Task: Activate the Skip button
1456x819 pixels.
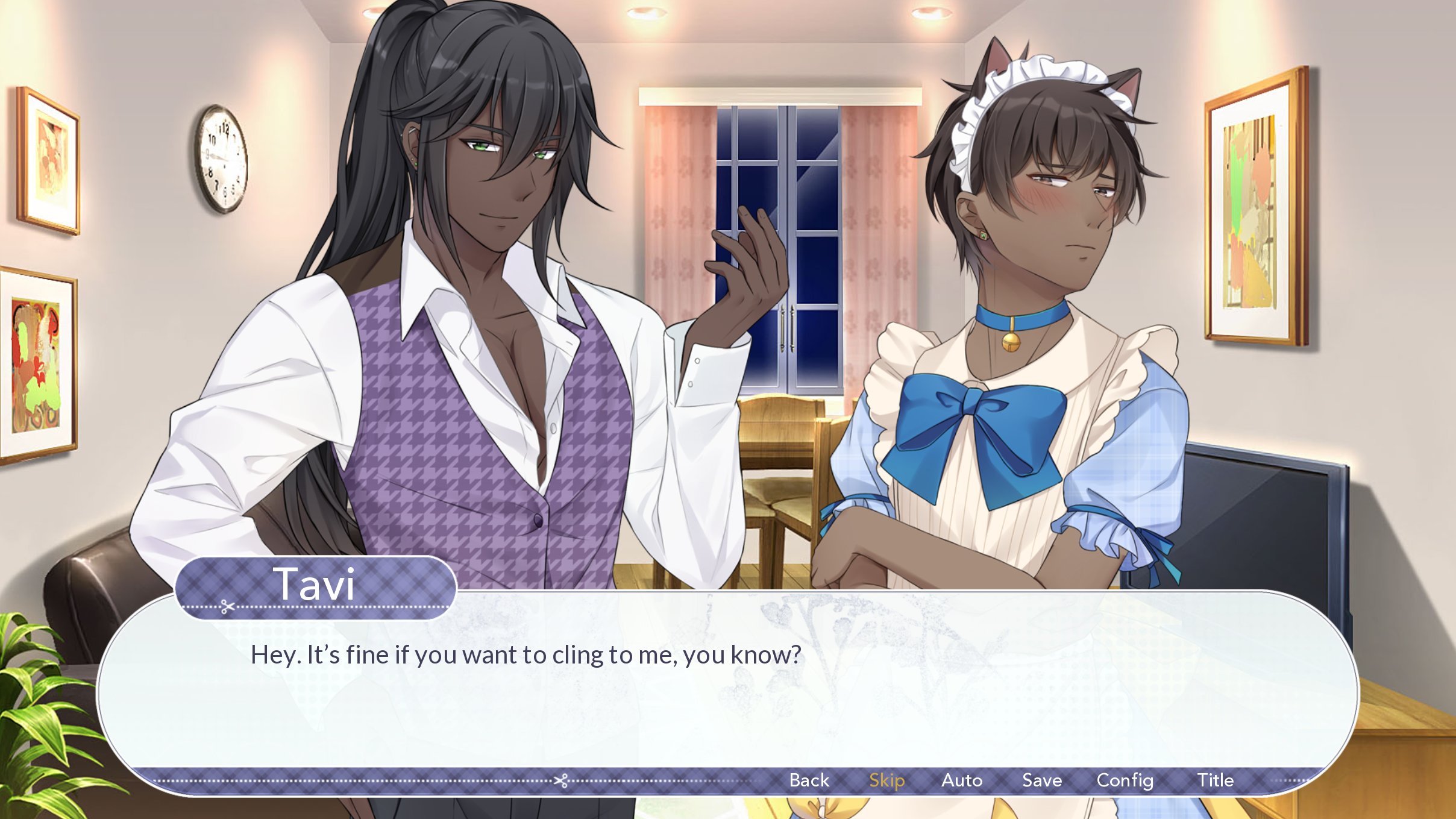Action: 886,780
